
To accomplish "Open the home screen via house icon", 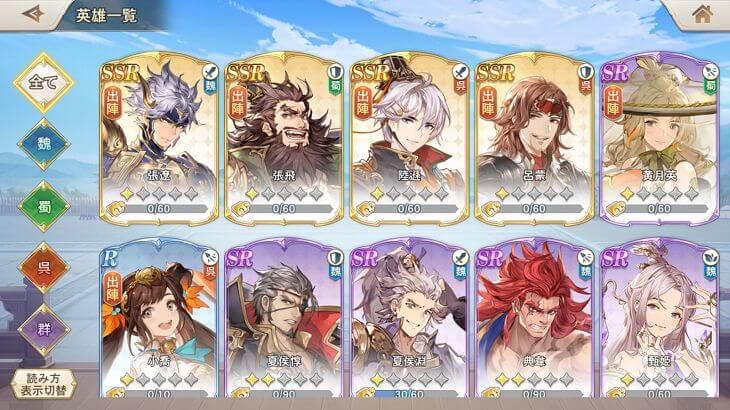I will coord(703,14).
